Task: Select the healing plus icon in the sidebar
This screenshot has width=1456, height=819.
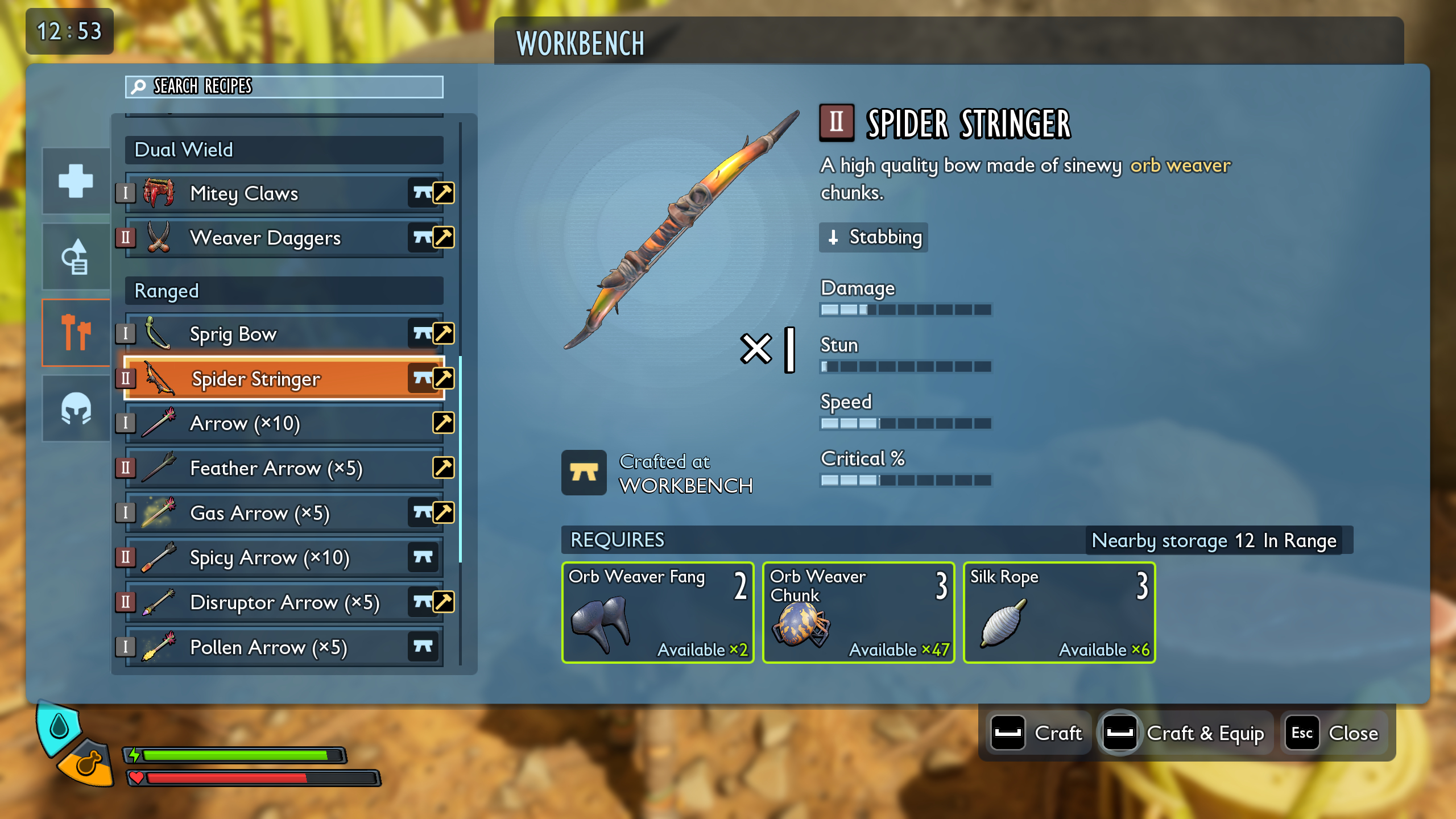Action: (75, 181)
